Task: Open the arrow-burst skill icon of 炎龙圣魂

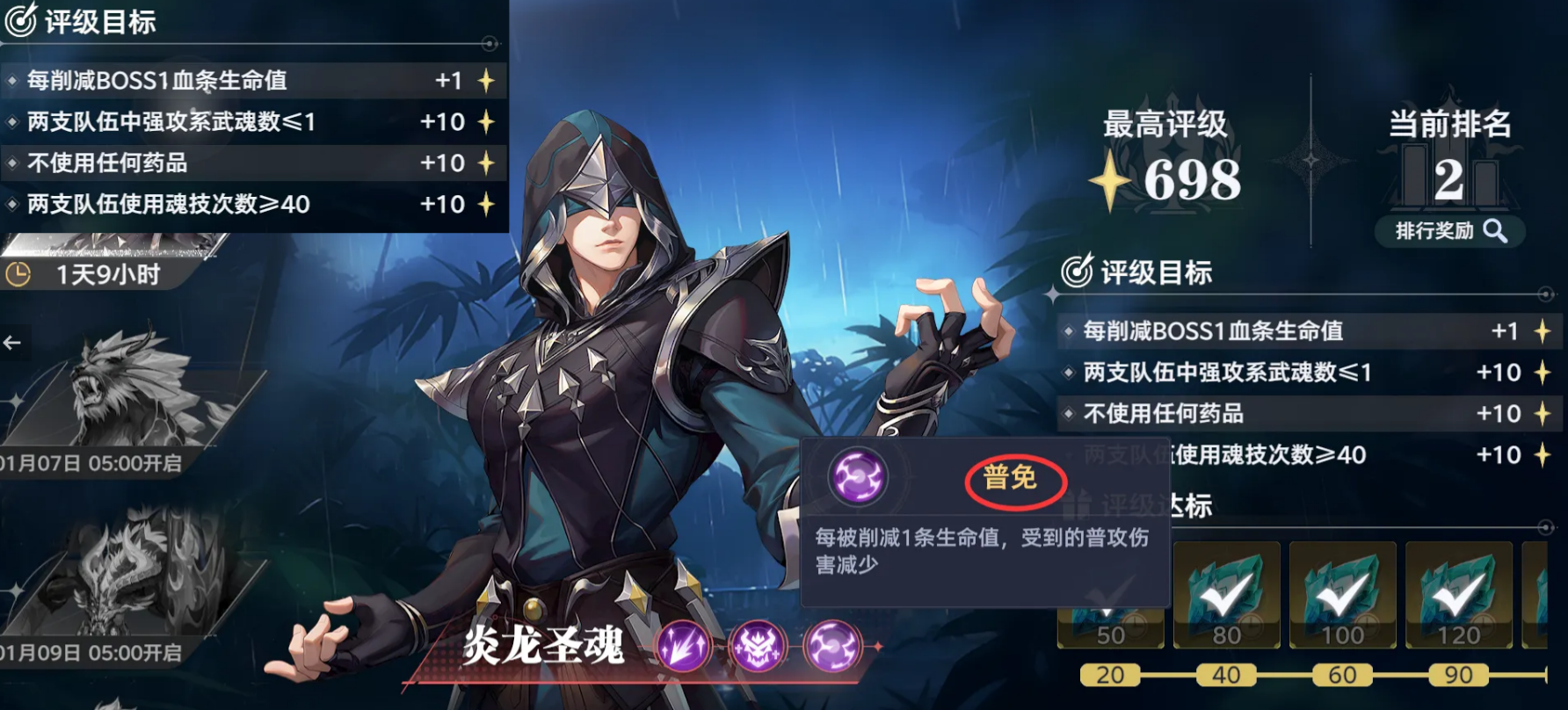Action: tap(686, 646)
